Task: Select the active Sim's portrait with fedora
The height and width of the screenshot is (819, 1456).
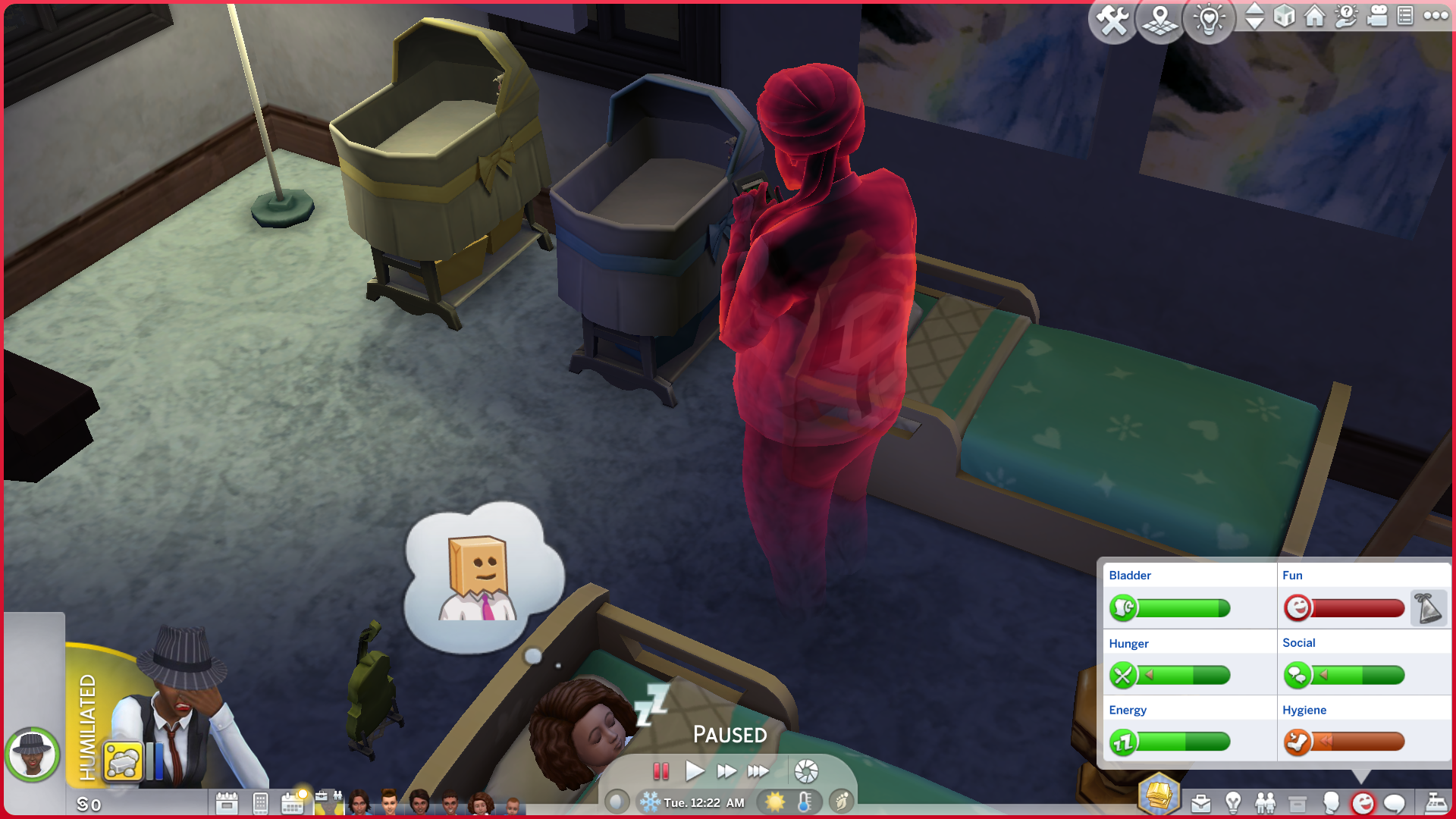Action: click(32, 755)
